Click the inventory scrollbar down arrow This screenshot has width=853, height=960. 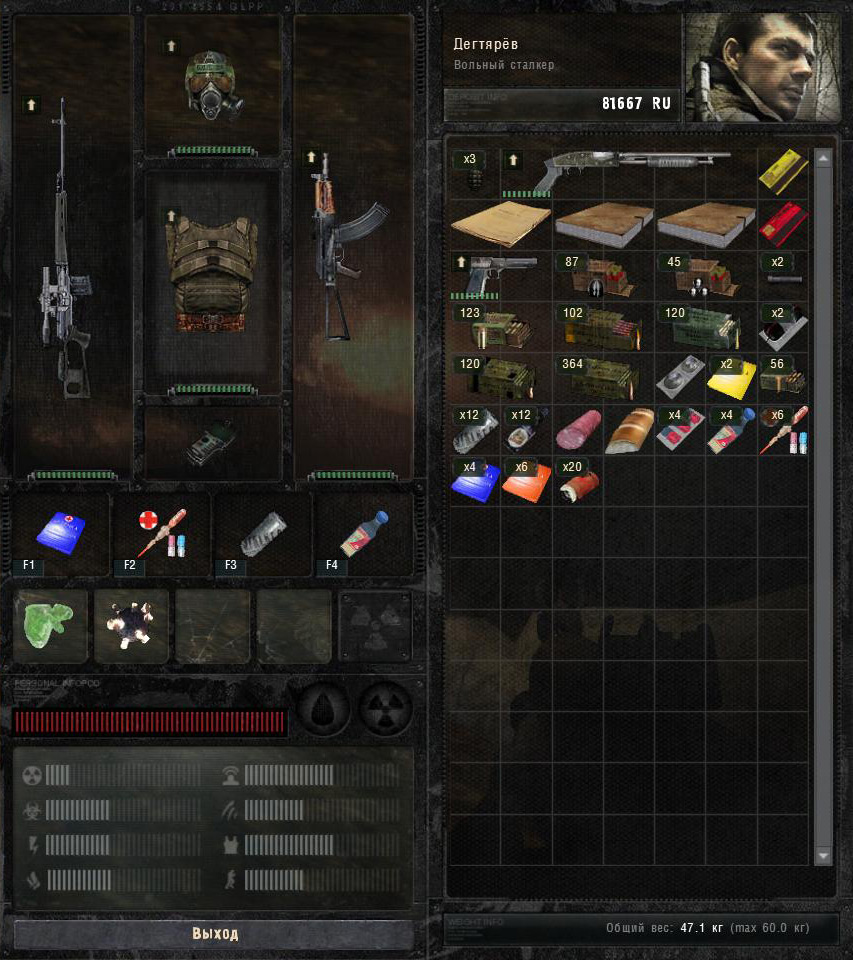tap(823, 856)
